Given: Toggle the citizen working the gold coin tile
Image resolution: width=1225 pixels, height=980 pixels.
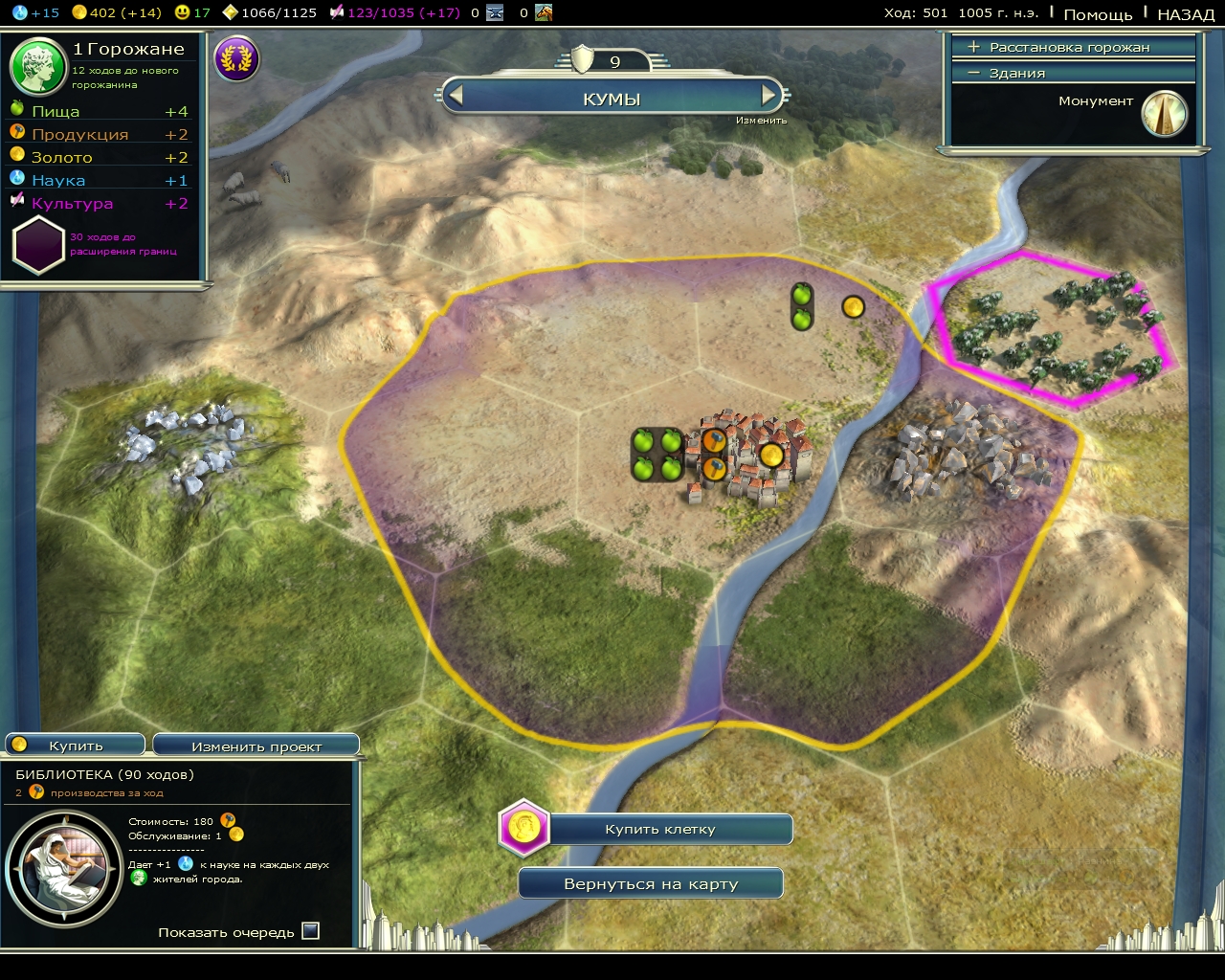Looking at the screenshot, I should 852,306.
